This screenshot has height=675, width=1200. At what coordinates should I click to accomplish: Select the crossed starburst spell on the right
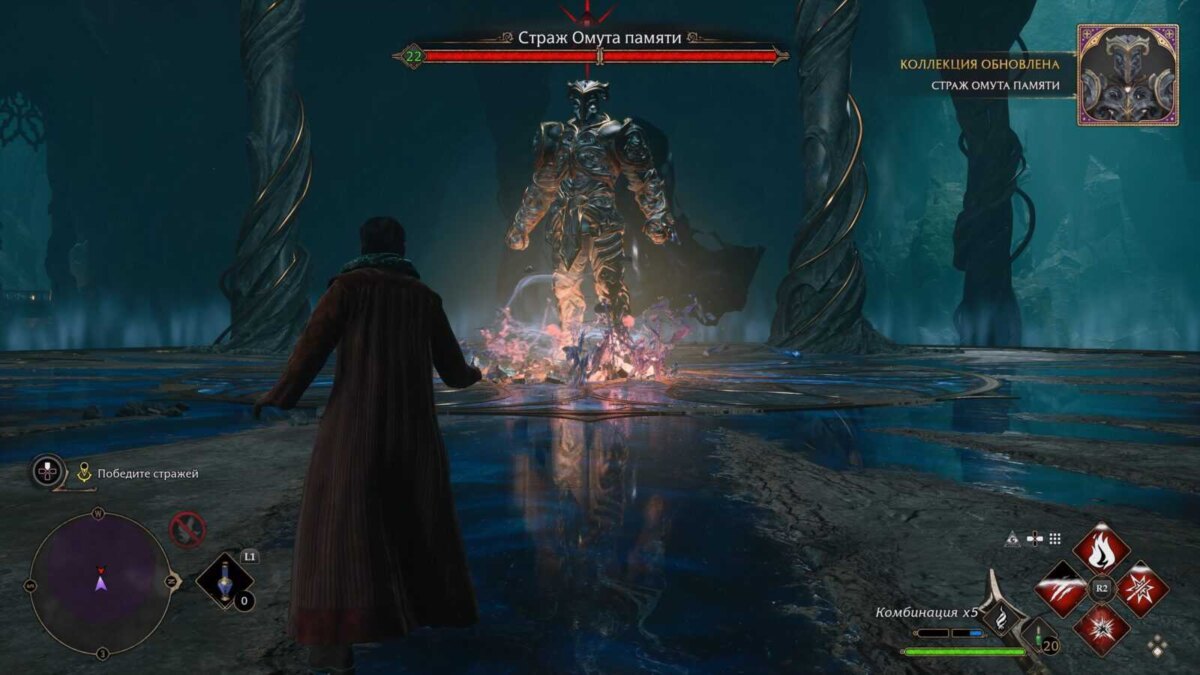click(1141, 589)
